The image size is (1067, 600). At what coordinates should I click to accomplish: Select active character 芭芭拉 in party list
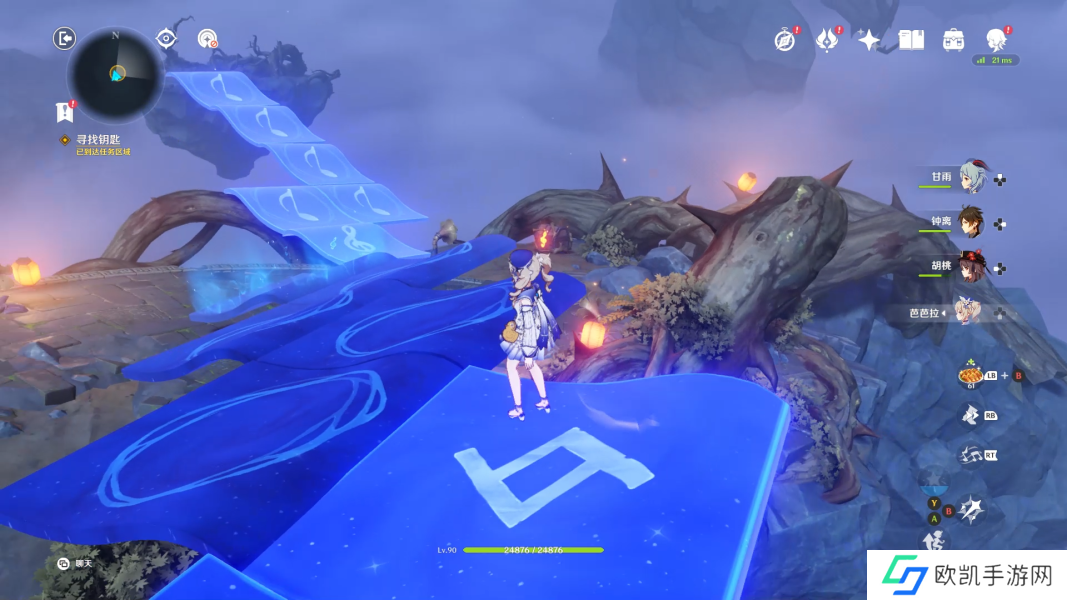pyautogui.click(x=968, y=311)
